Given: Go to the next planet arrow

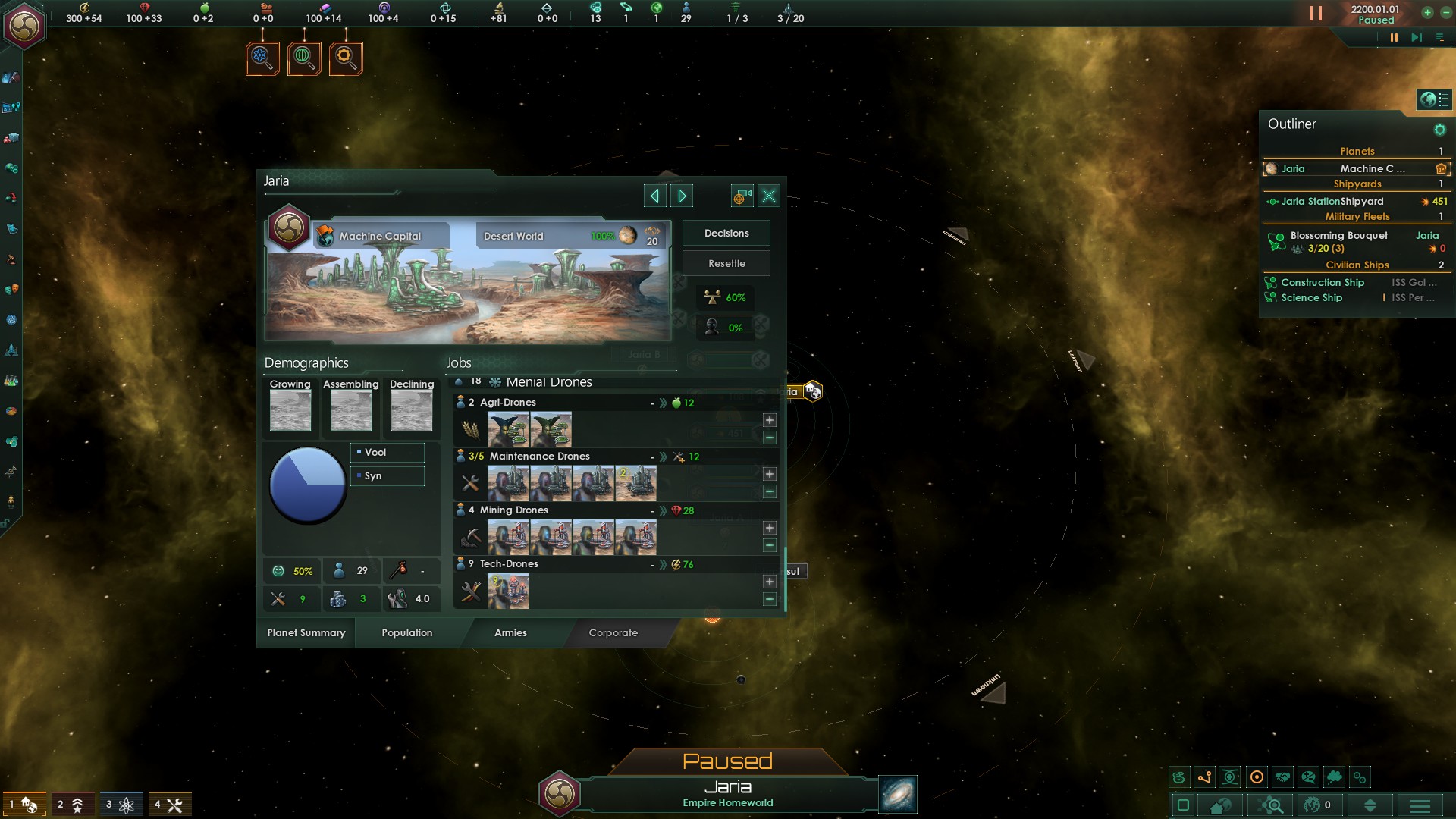Looking at the screenshot, I should click(x=682, y=196).
